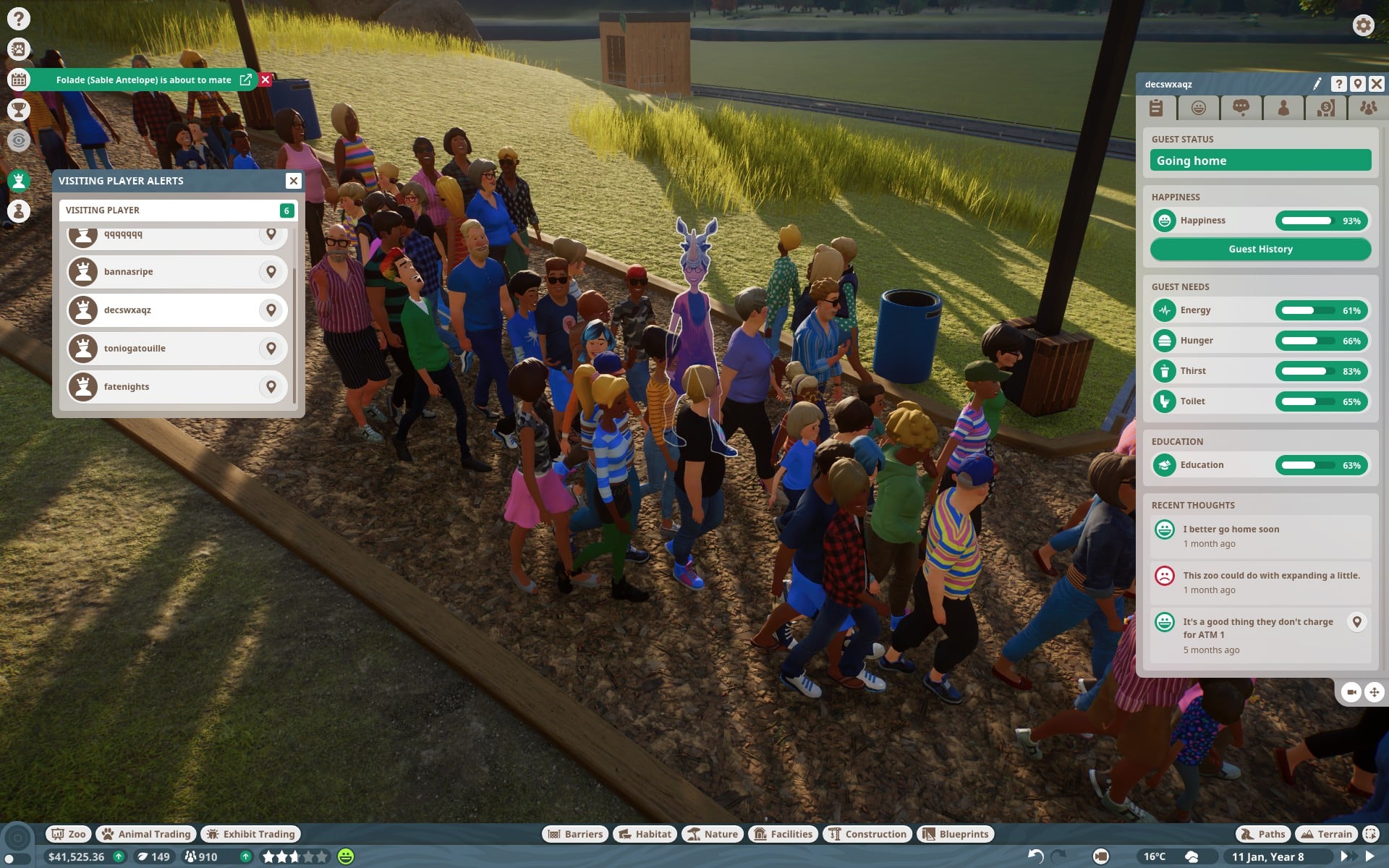Open the Construction build menu
This screenshot has width=1389, height=868.
(867, 834)
